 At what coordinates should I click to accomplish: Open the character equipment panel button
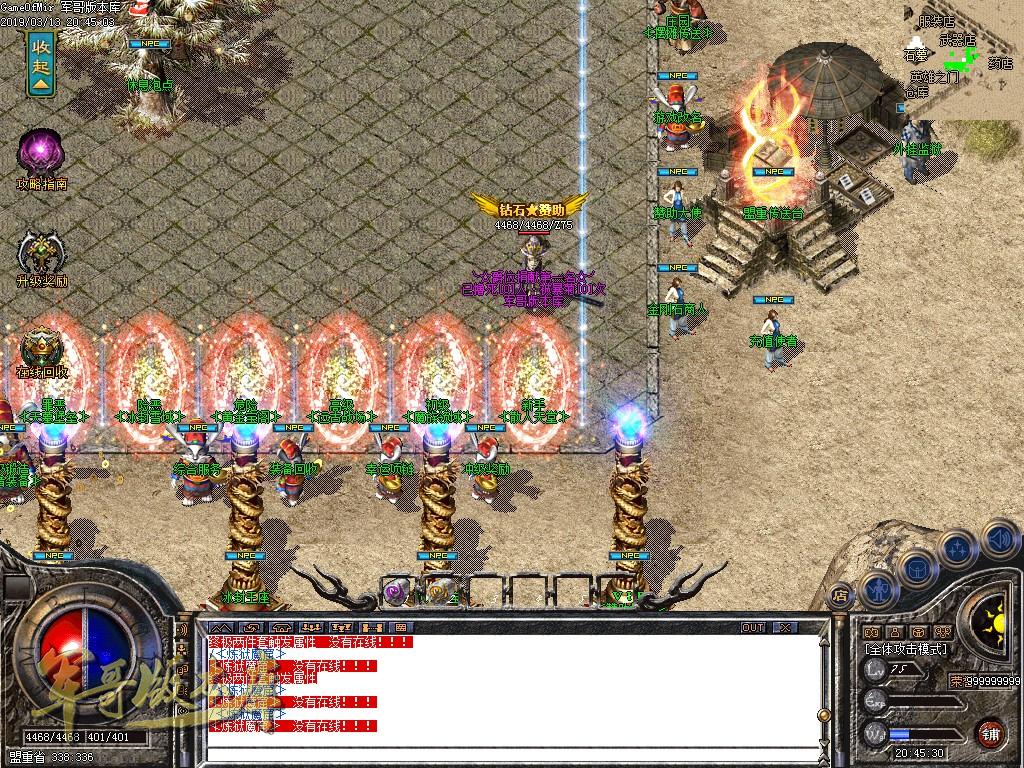click(877, 591)
